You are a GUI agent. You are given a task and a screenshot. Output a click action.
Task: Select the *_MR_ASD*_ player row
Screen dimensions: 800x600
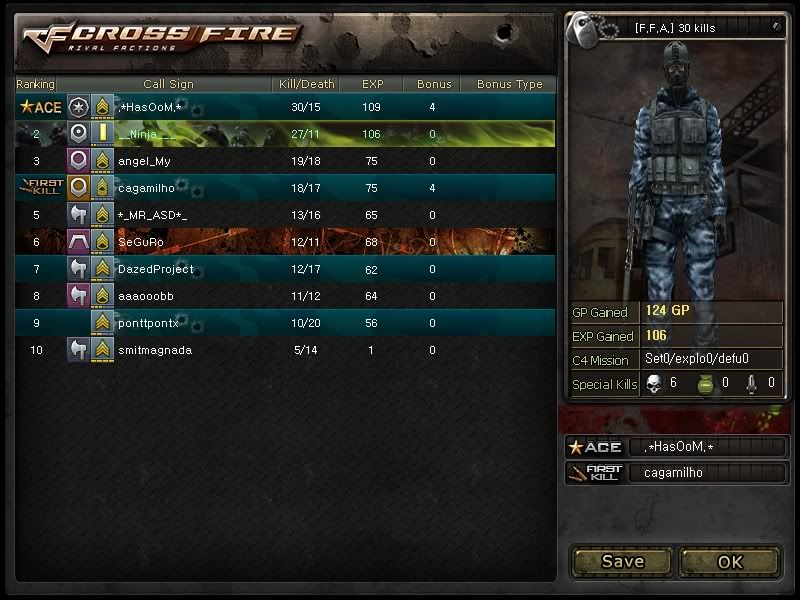coord(285,215)
